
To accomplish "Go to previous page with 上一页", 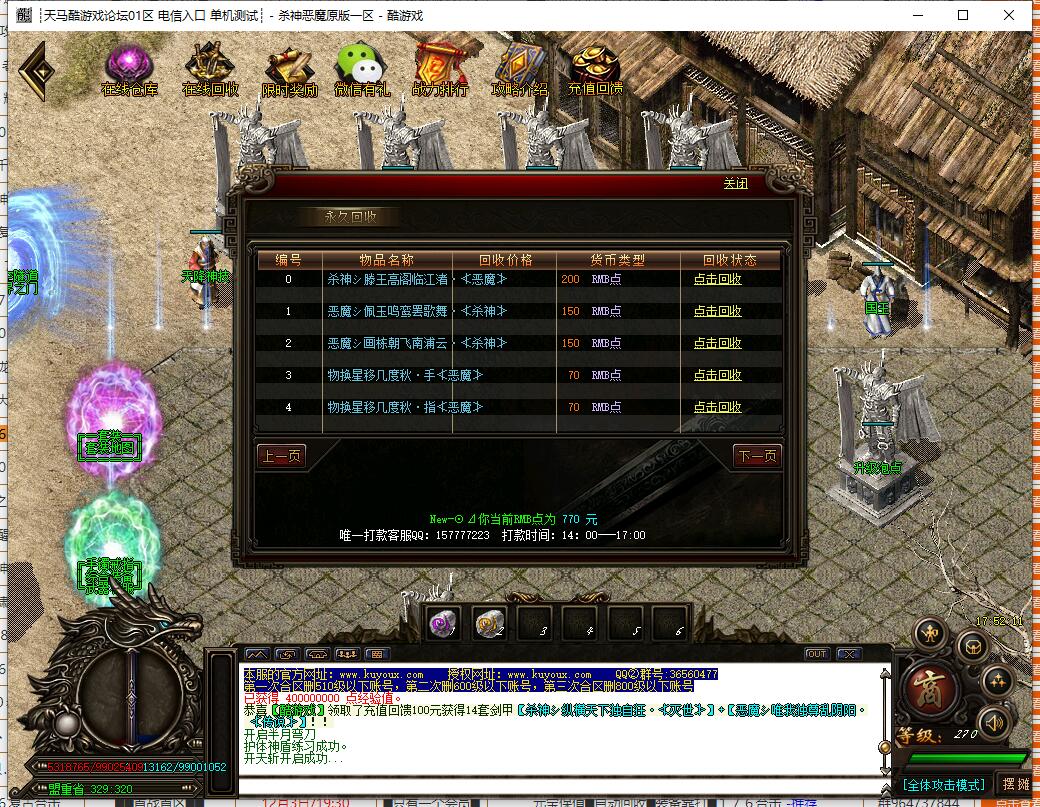I will tap(281, 456).
